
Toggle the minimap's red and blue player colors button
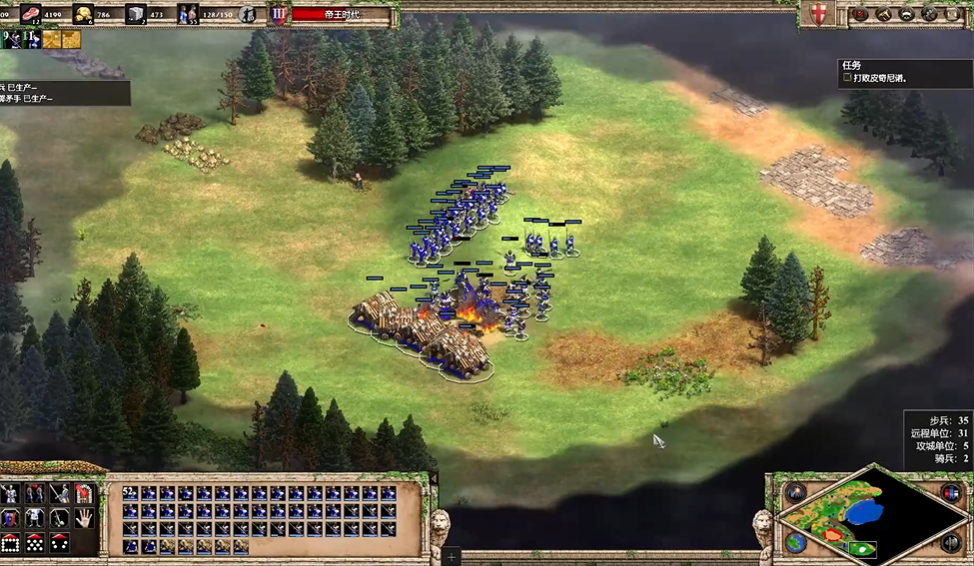click(x=950, y=493)
